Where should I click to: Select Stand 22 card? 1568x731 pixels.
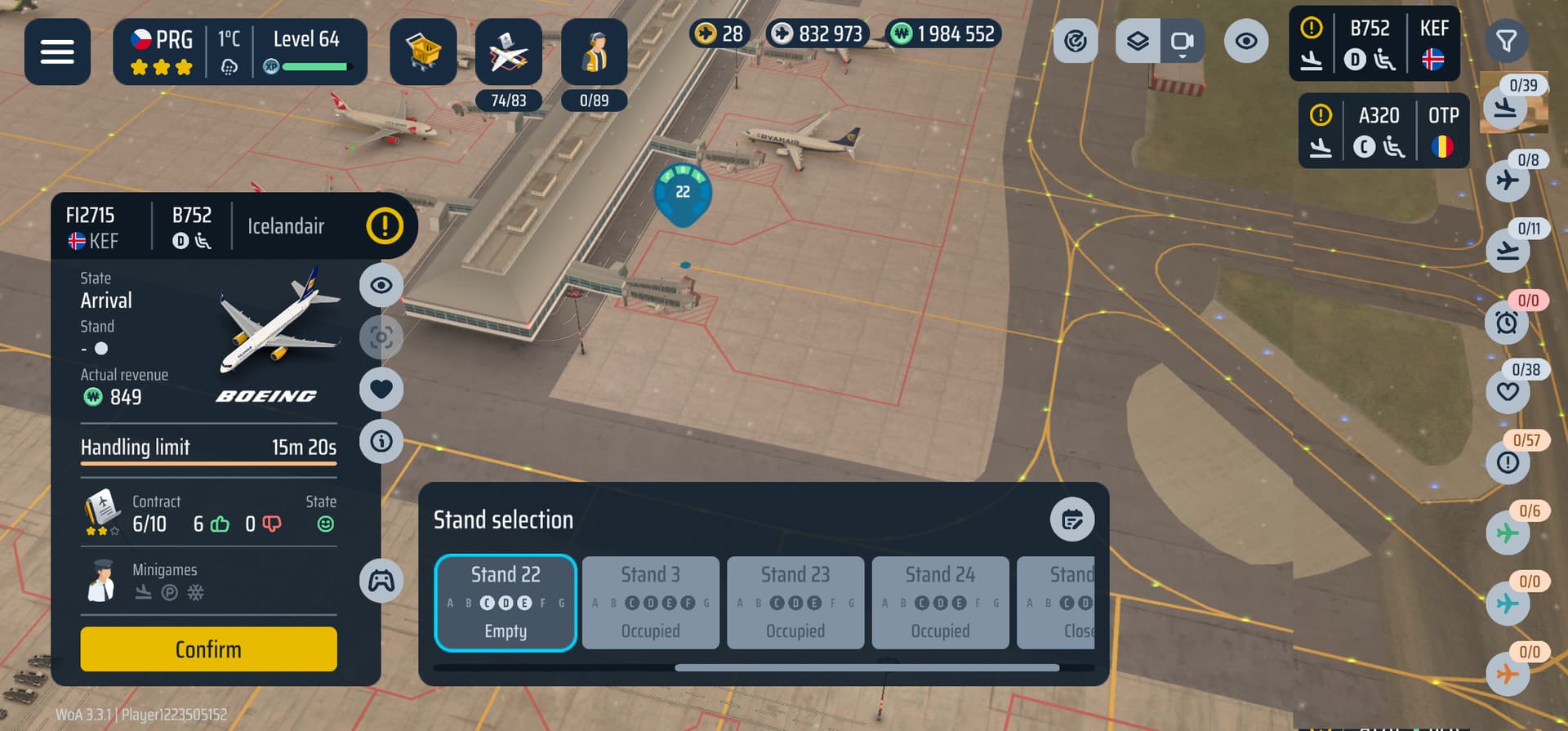coord(506,603)
